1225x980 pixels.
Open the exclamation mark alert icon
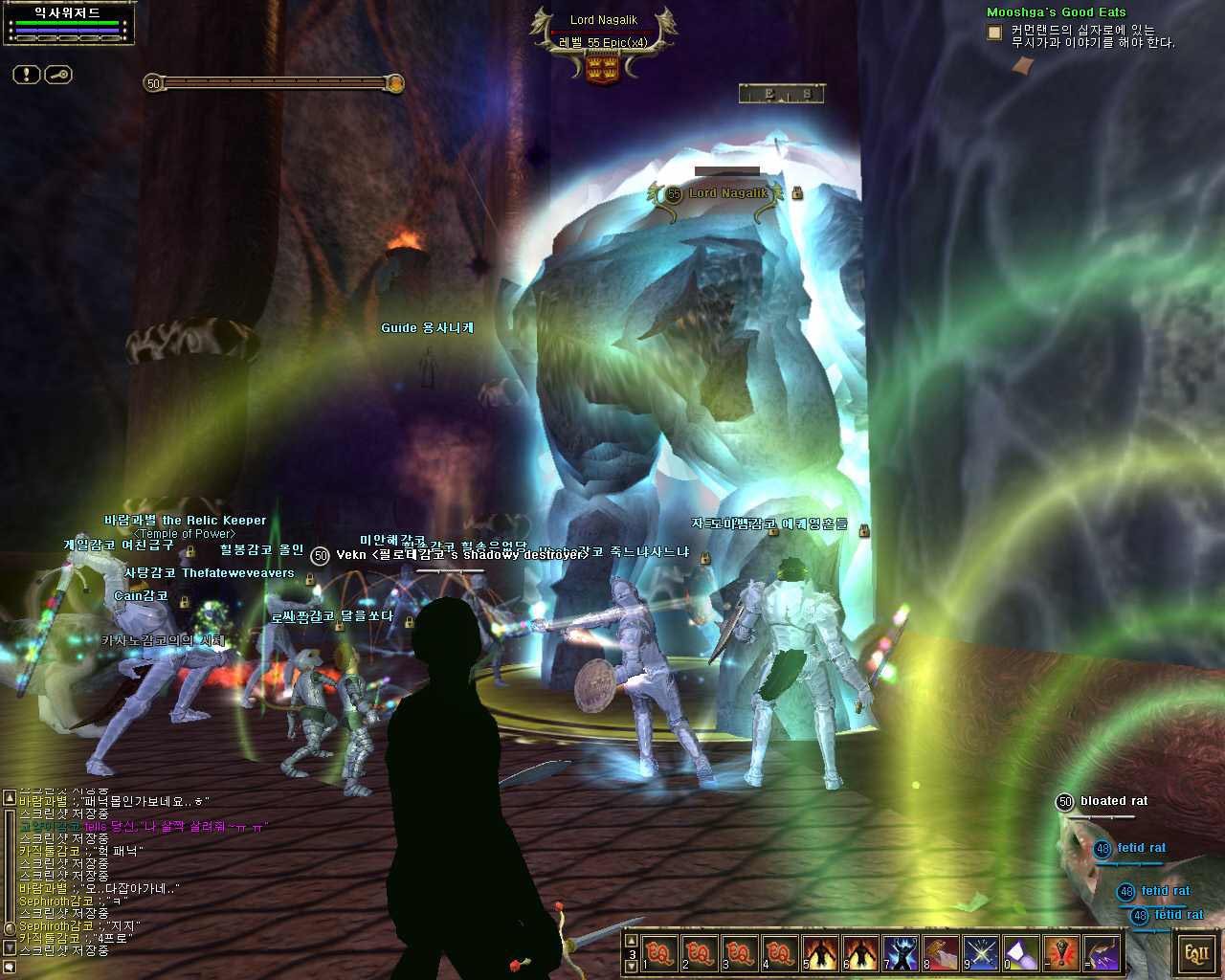pos(26,75)
